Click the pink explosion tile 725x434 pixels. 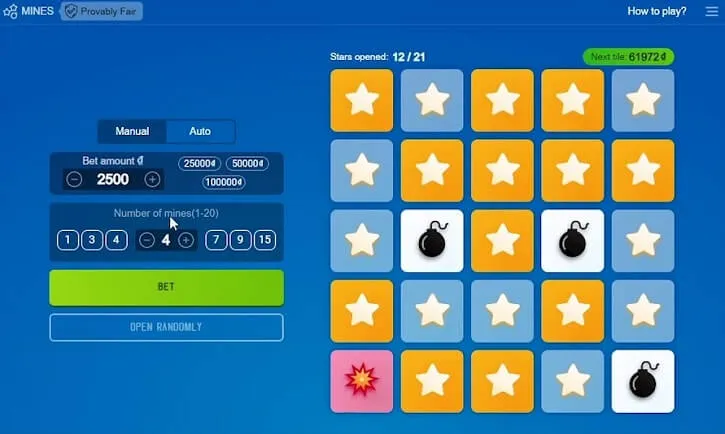pyautogui.click(x=361, y=381)
